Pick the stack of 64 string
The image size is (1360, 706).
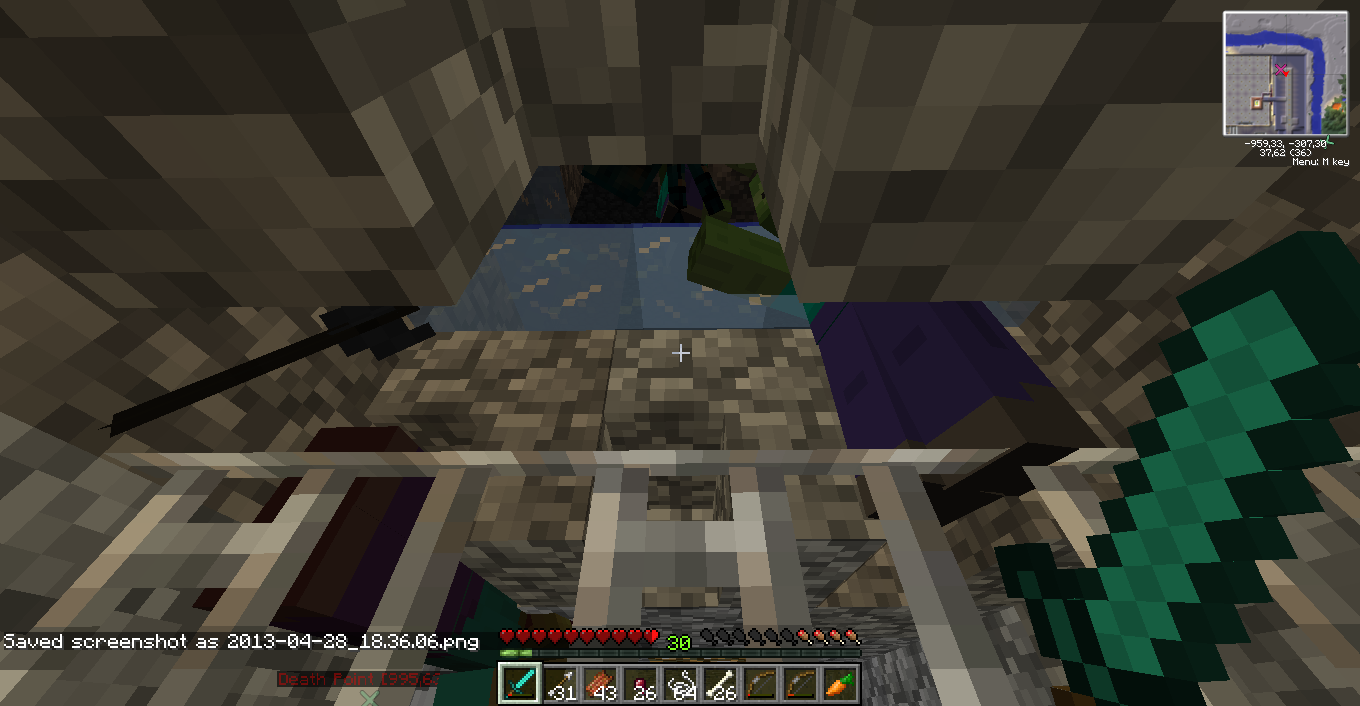click(x=680, y=683)
